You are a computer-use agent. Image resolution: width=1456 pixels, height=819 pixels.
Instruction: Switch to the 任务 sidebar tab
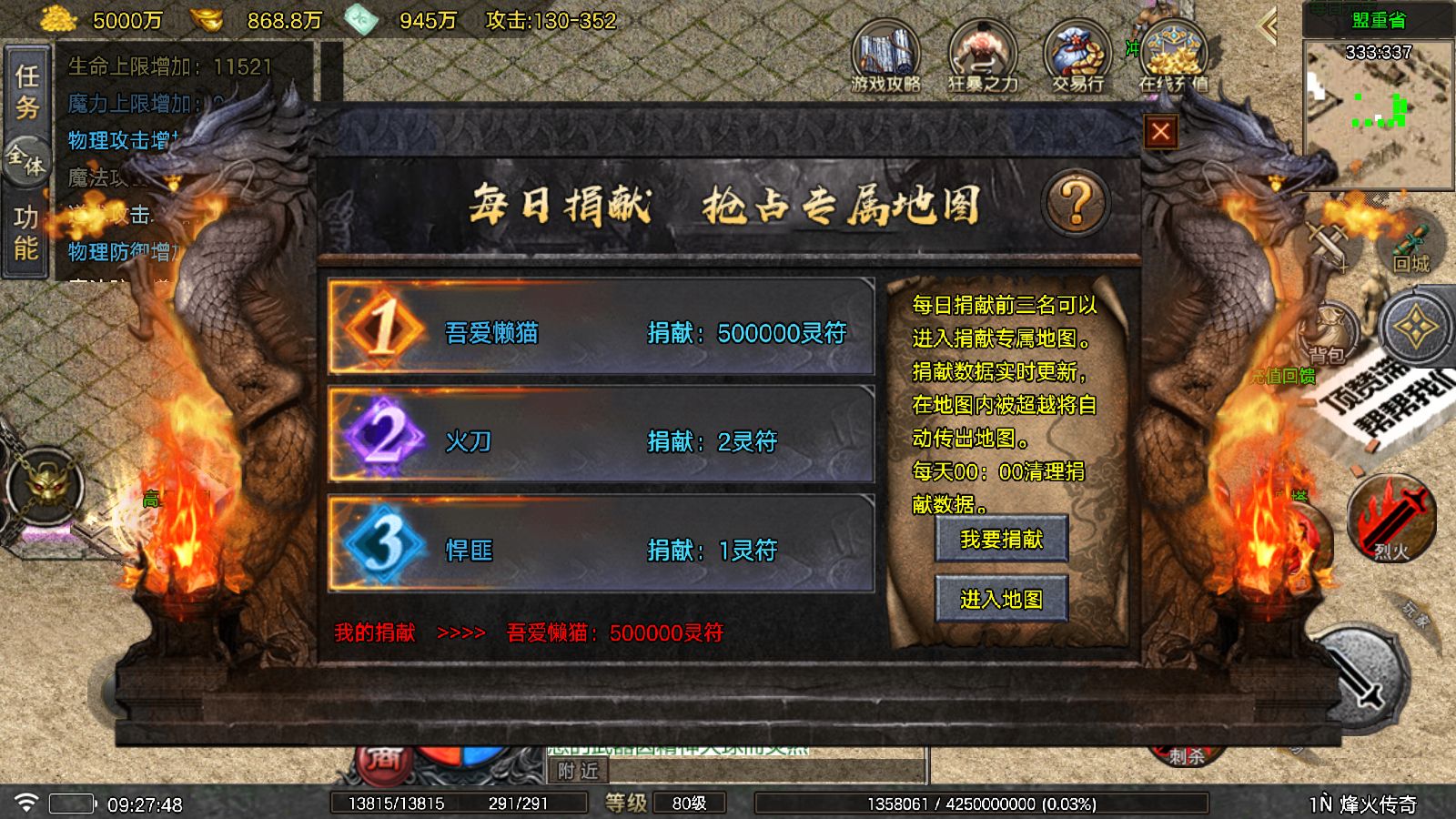coord(27,93)
